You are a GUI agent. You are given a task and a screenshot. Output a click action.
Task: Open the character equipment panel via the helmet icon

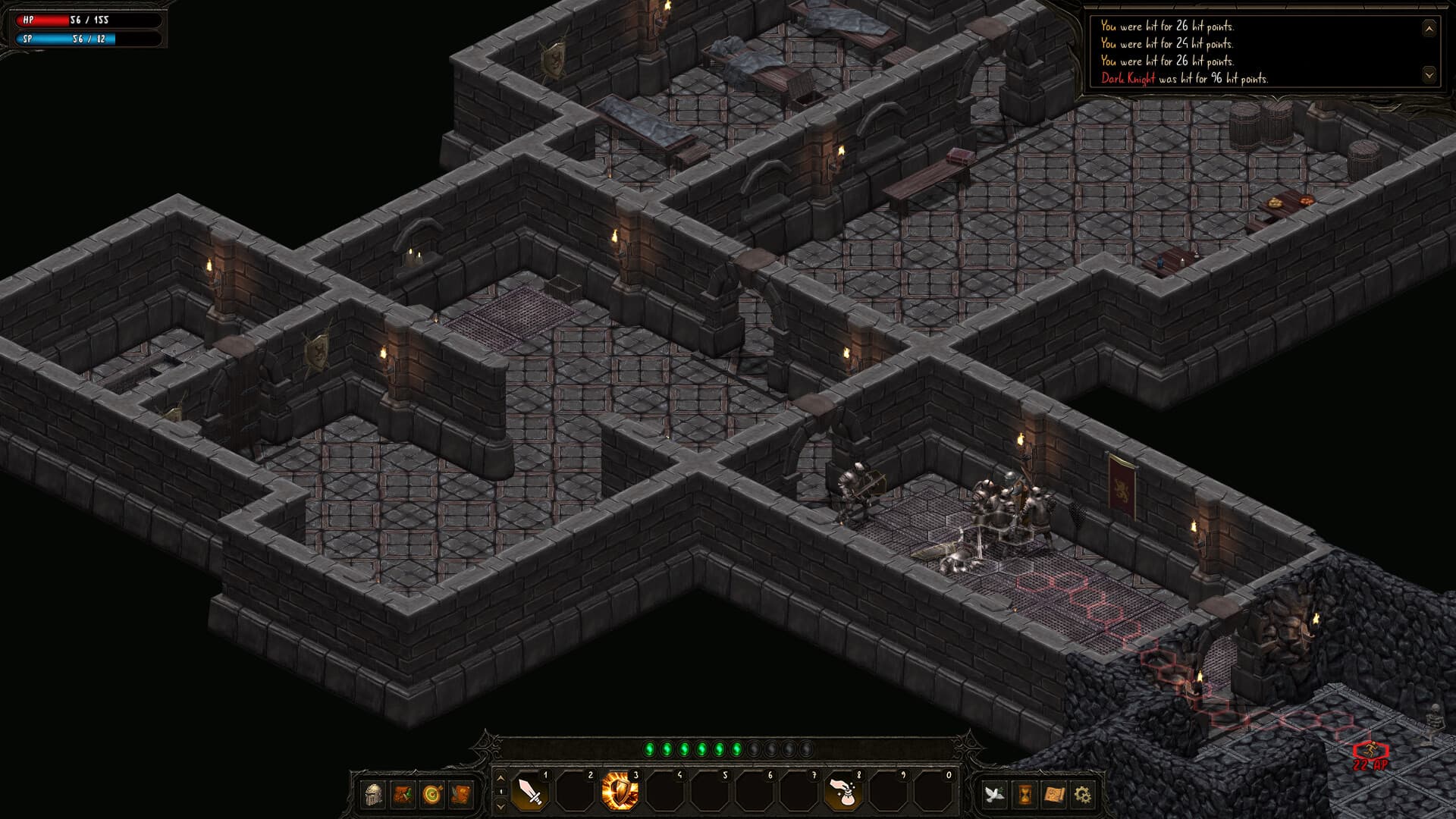point(372,795)
